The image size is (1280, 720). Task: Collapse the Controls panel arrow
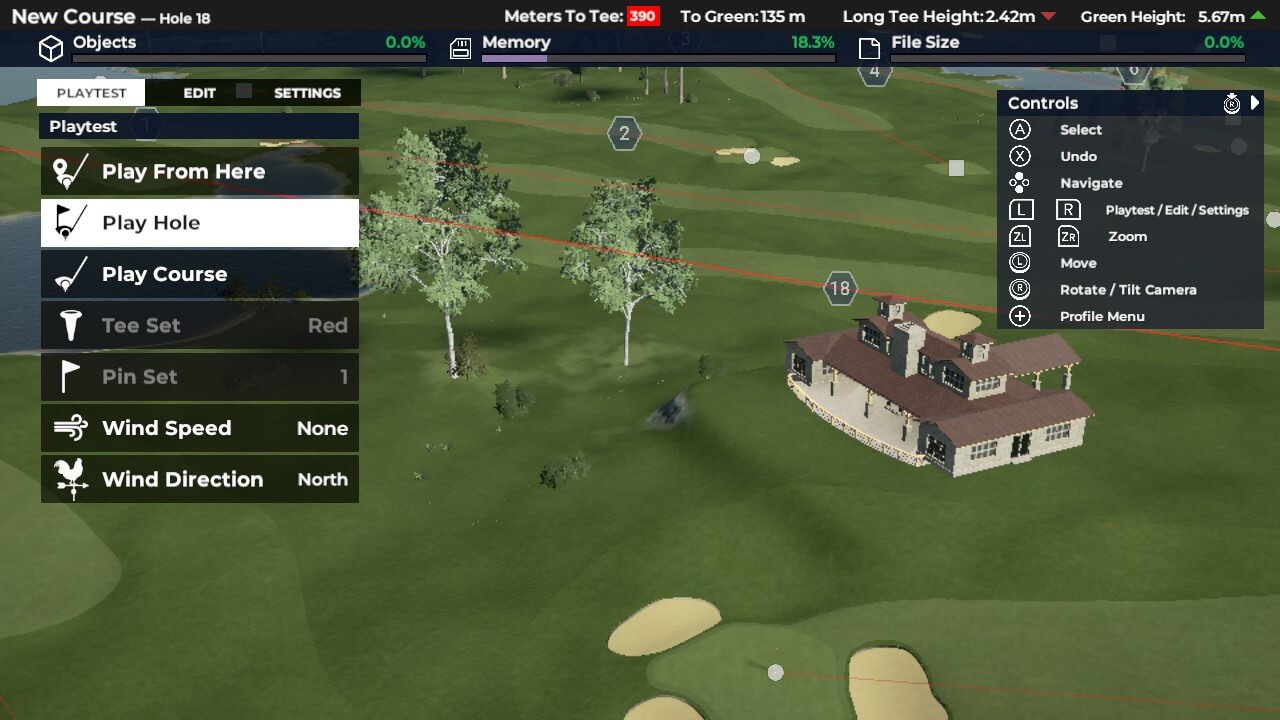click(x=1255, y=103)
